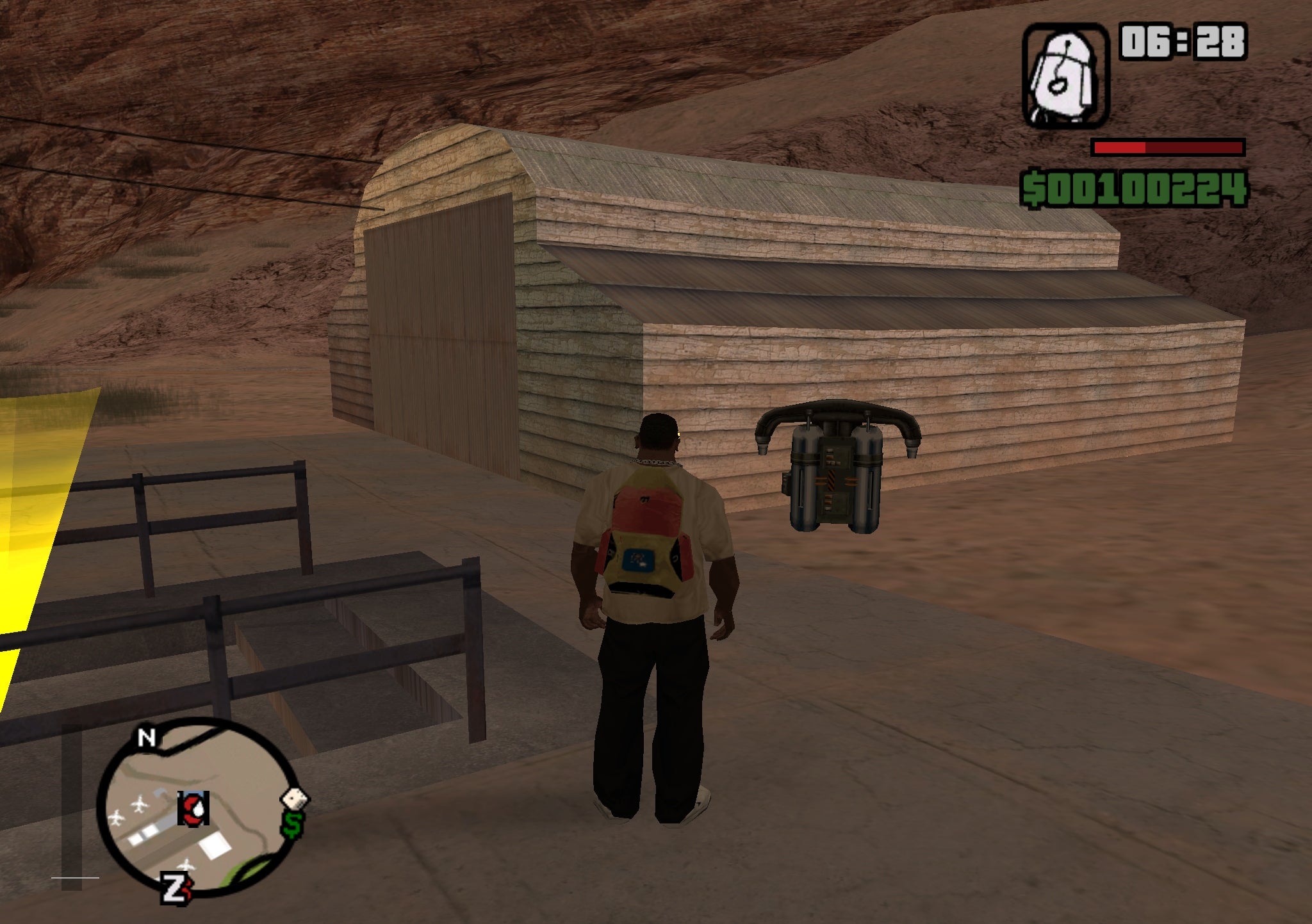Toggle the Z marker at the radar's bottom edge
The height and width of the screenshot is (924, 1312).
tap(173, 890)
